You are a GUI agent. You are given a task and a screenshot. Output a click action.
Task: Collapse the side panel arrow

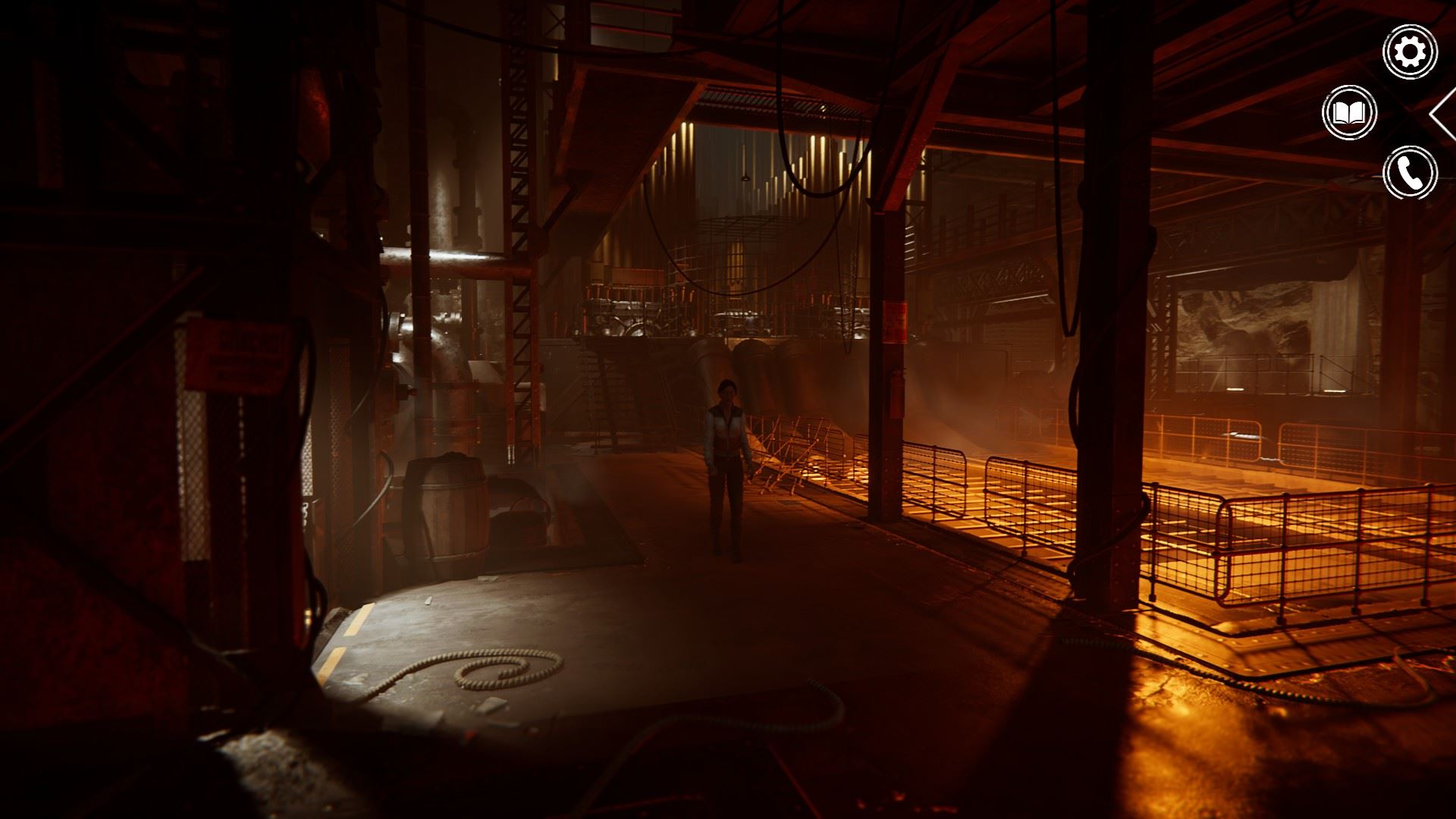point(1444,114)
